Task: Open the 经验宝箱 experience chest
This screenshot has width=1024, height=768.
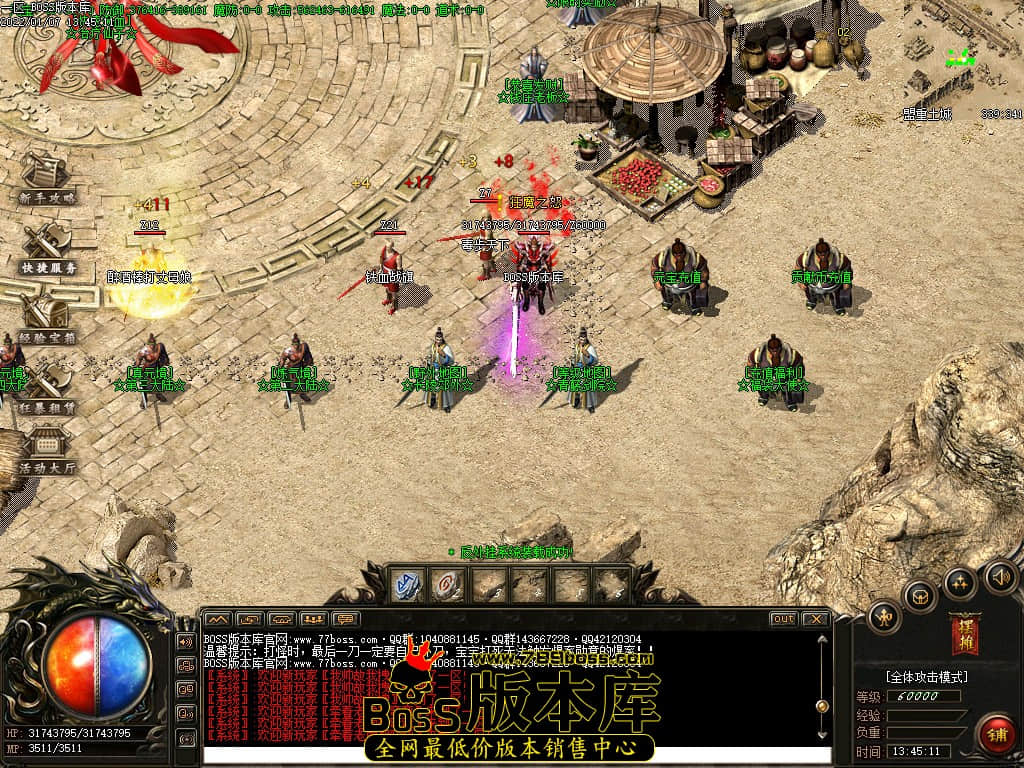Action: tap(45, 319)
